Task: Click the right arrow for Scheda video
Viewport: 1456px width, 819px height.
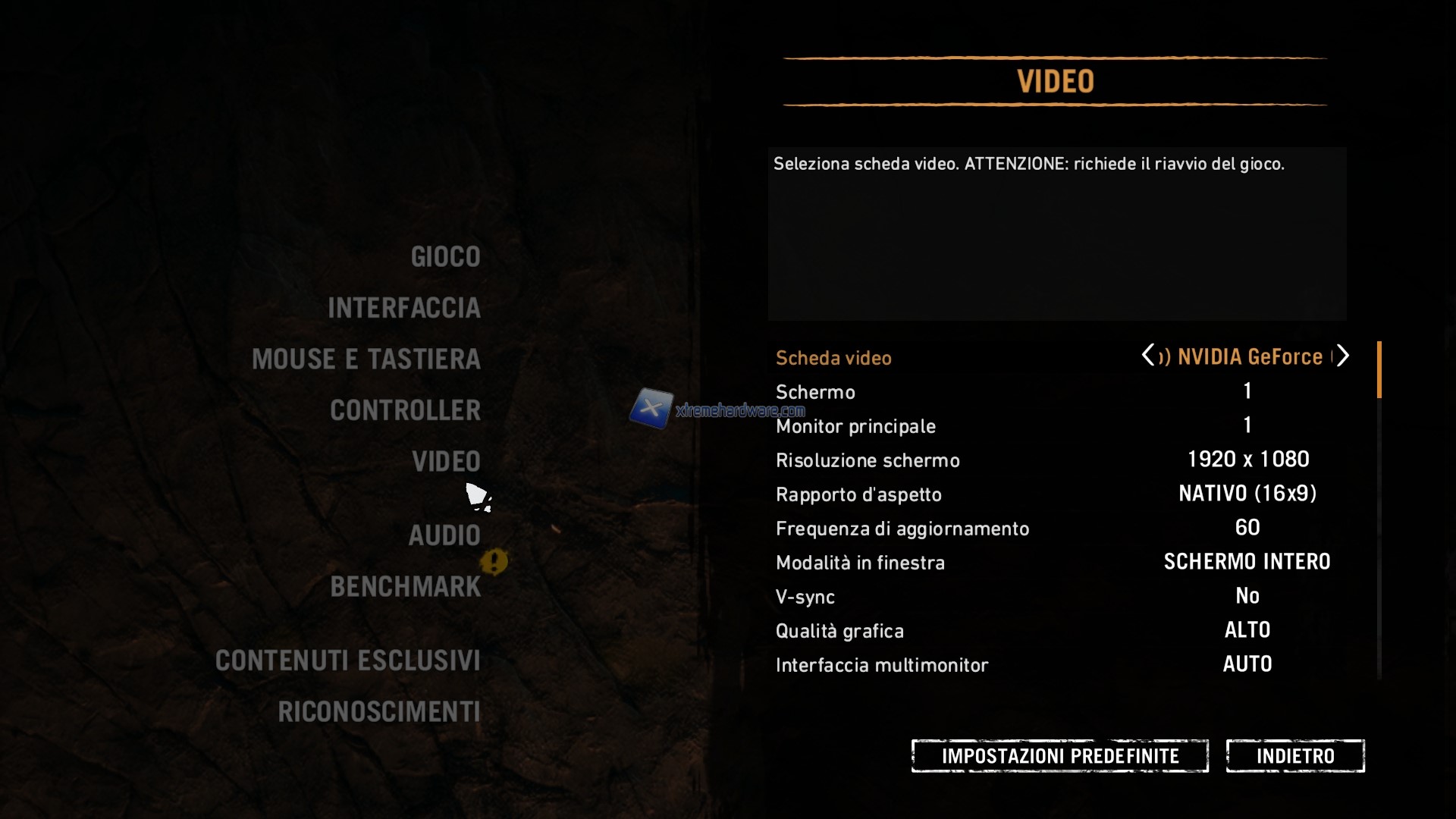Action: pyautogui.click(x=1343, y=355)
